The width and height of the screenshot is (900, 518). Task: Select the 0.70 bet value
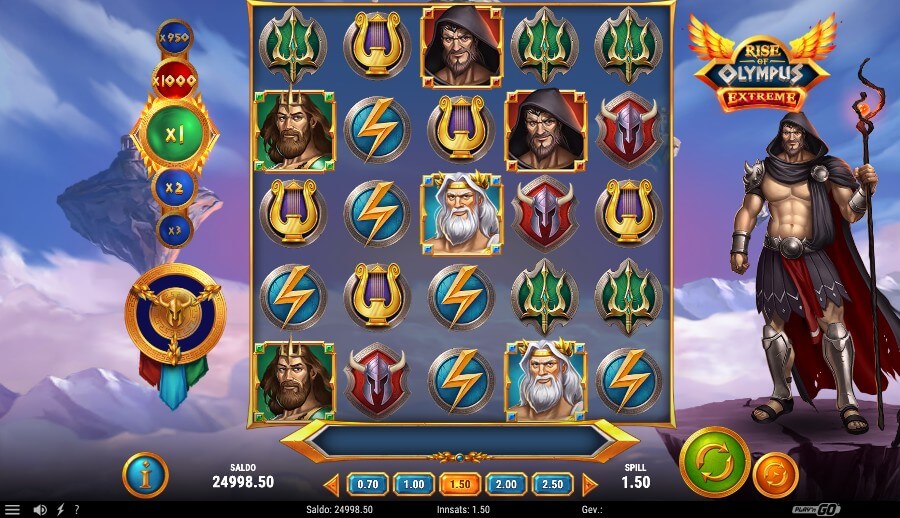367,484
